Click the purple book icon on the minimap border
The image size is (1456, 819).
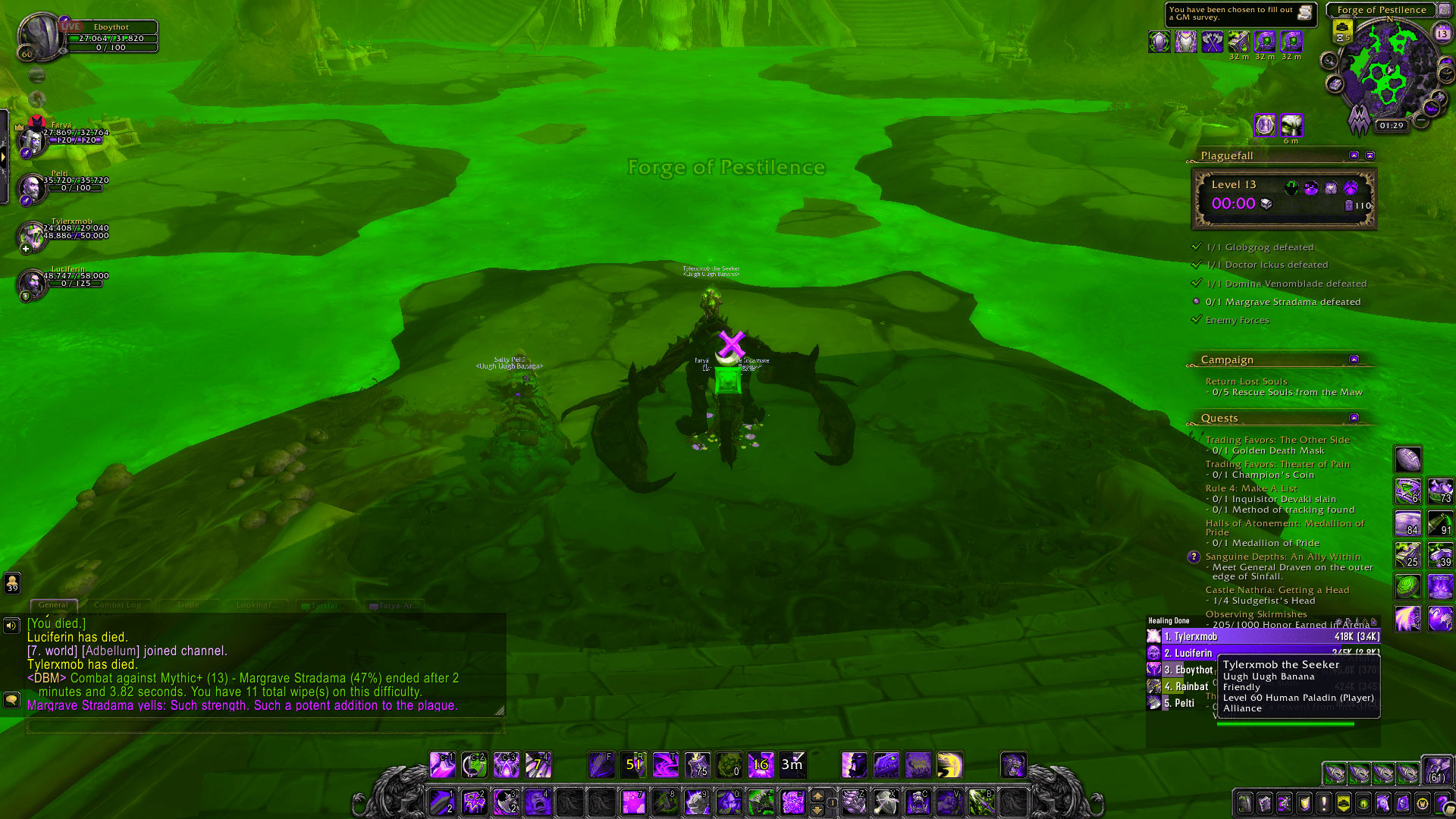pyautogui.click(x=1334, y=84)
